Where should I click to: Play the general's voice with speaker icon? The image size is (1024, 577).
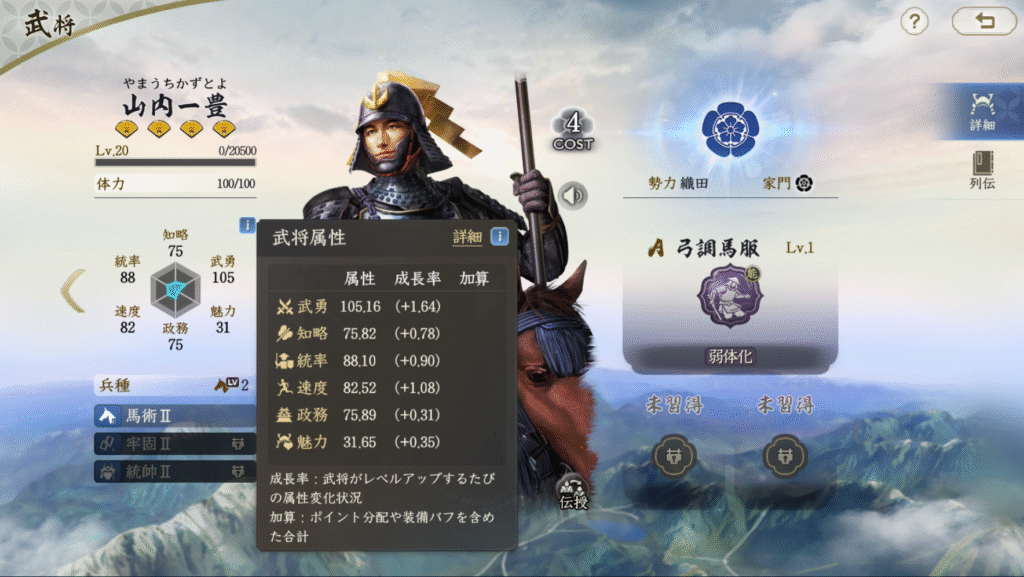pyautogui.click(x=572, y=195)
